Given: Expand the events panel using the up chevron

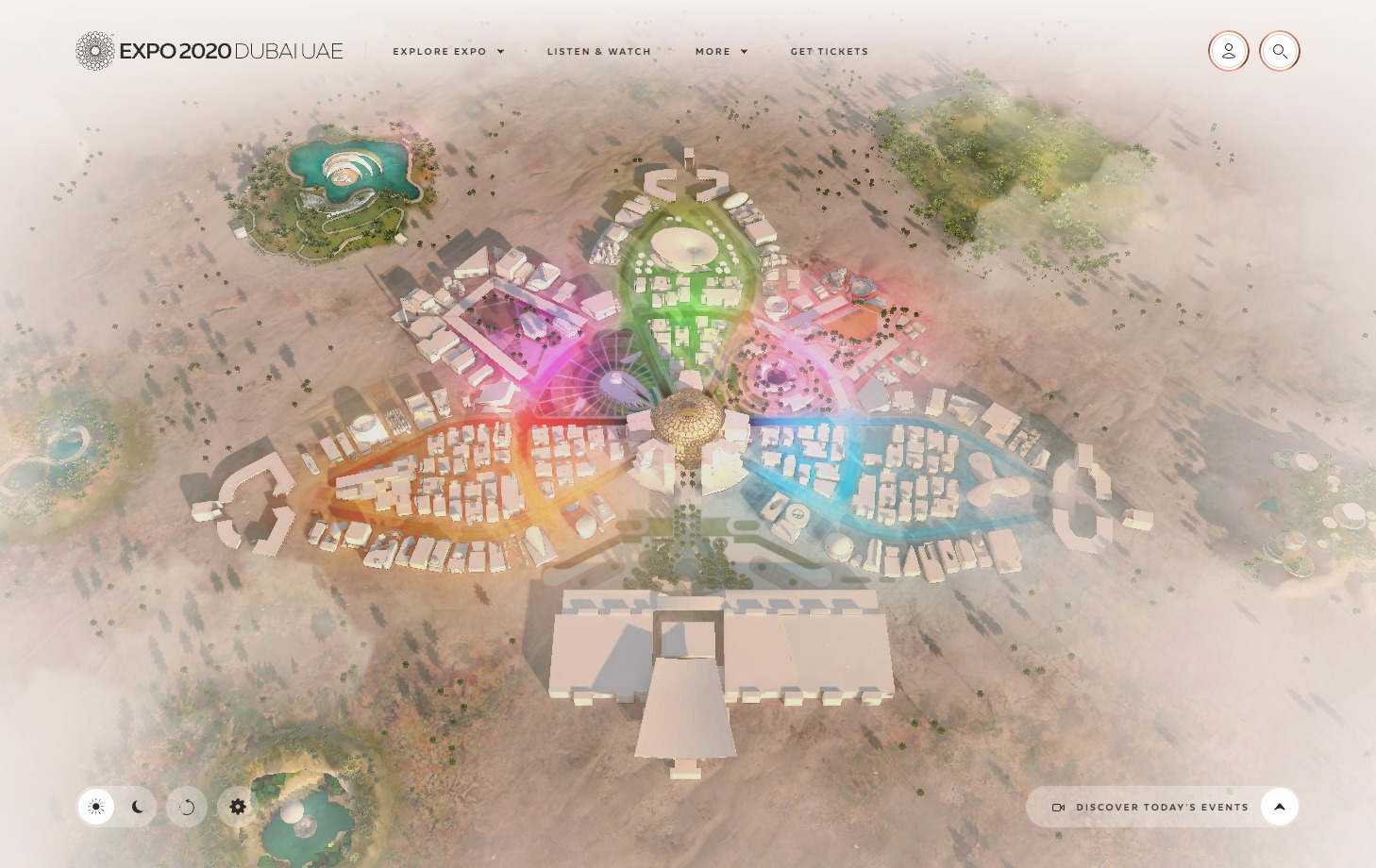Looking at the screenshot, I should pyautogui.click(x=1280, y=807).
